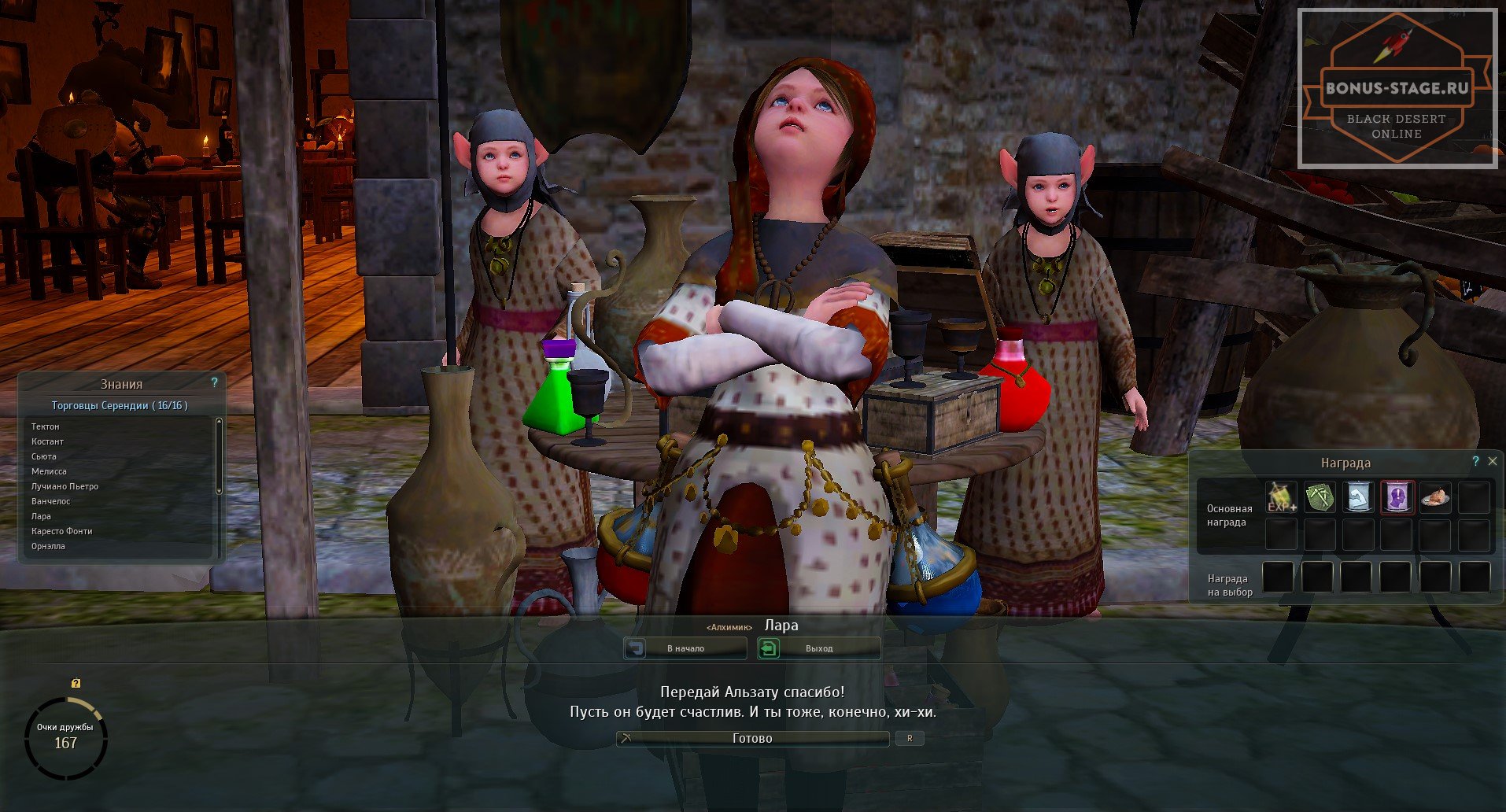Image resolution: width=1506 pixels, height=812 pixels.
Task: Select Мелисса in the knowledge list
Action: click(49, 471)
